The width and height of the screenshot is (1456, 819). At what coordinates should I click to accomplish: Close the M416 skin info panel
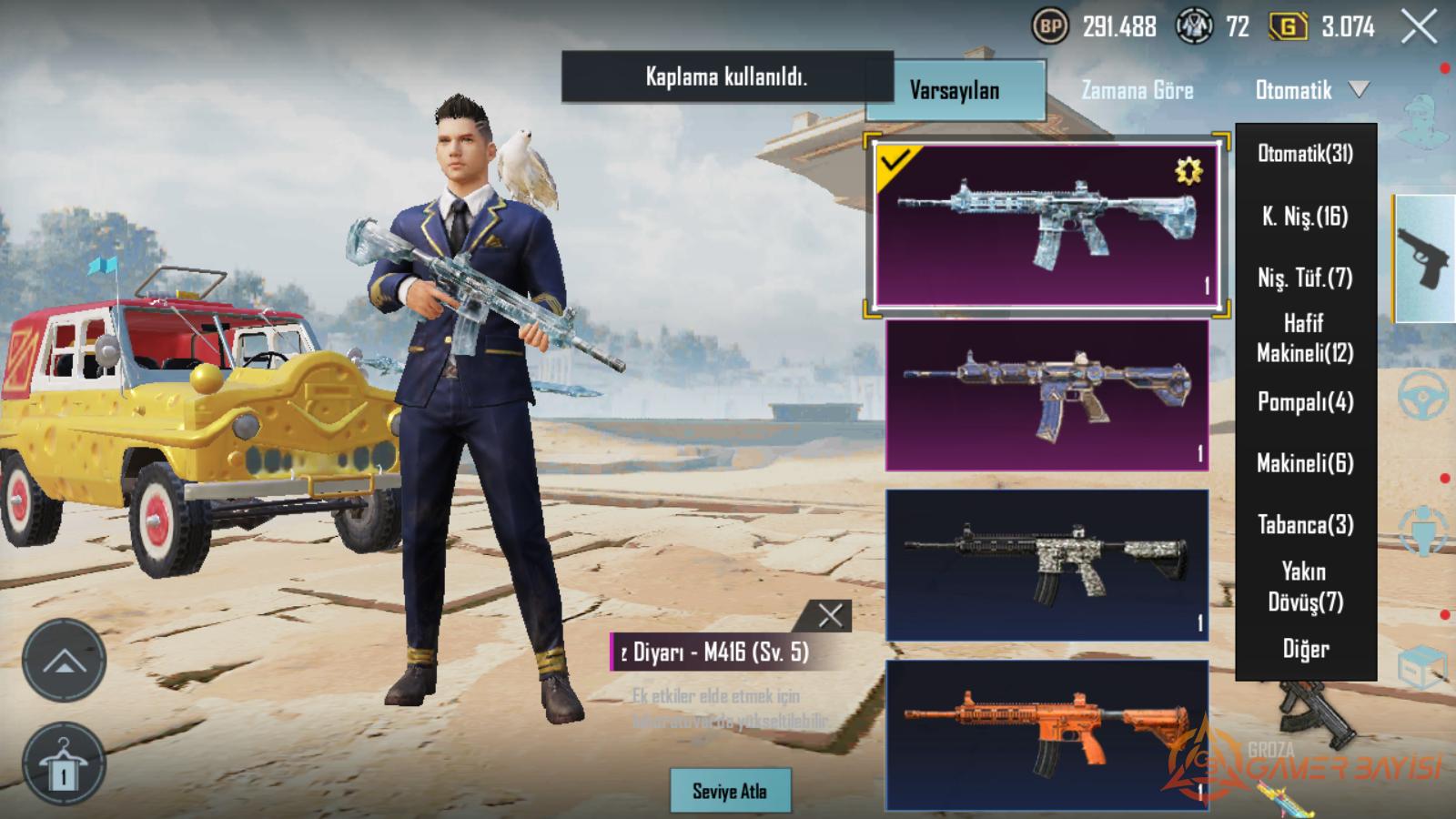click(x=830, y=616)
